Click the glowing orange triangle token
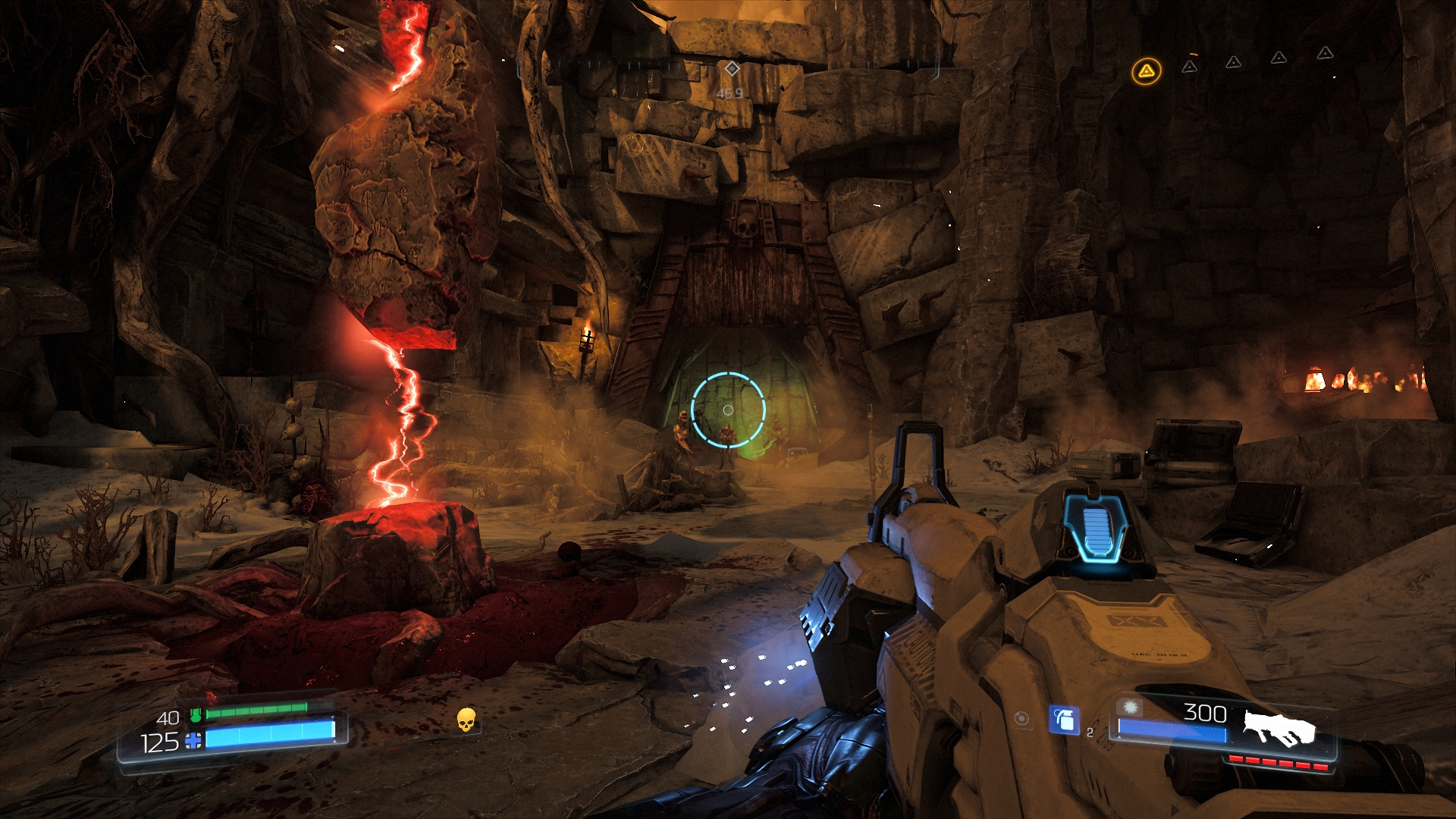Image resolution: width=1456 pixels, height=819 pixels. 1146,72
